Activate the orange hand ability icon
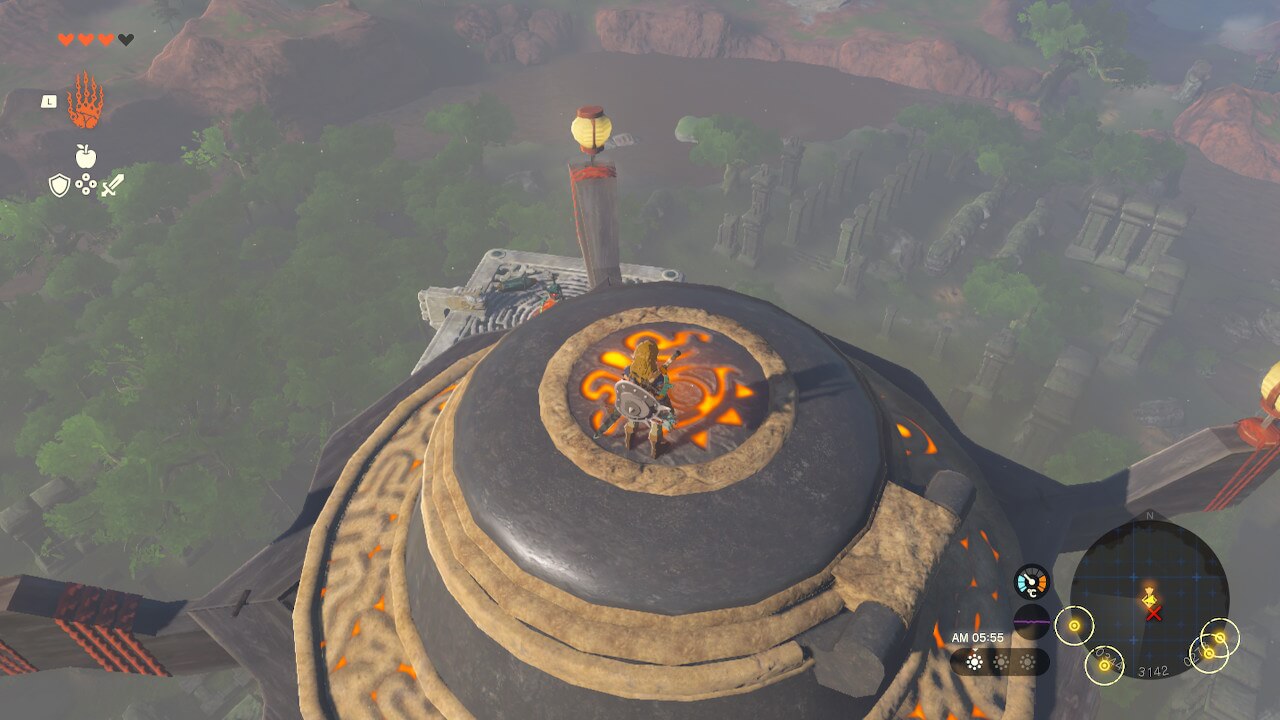Viewport: 1280px width, 720px height. [85, 101]
